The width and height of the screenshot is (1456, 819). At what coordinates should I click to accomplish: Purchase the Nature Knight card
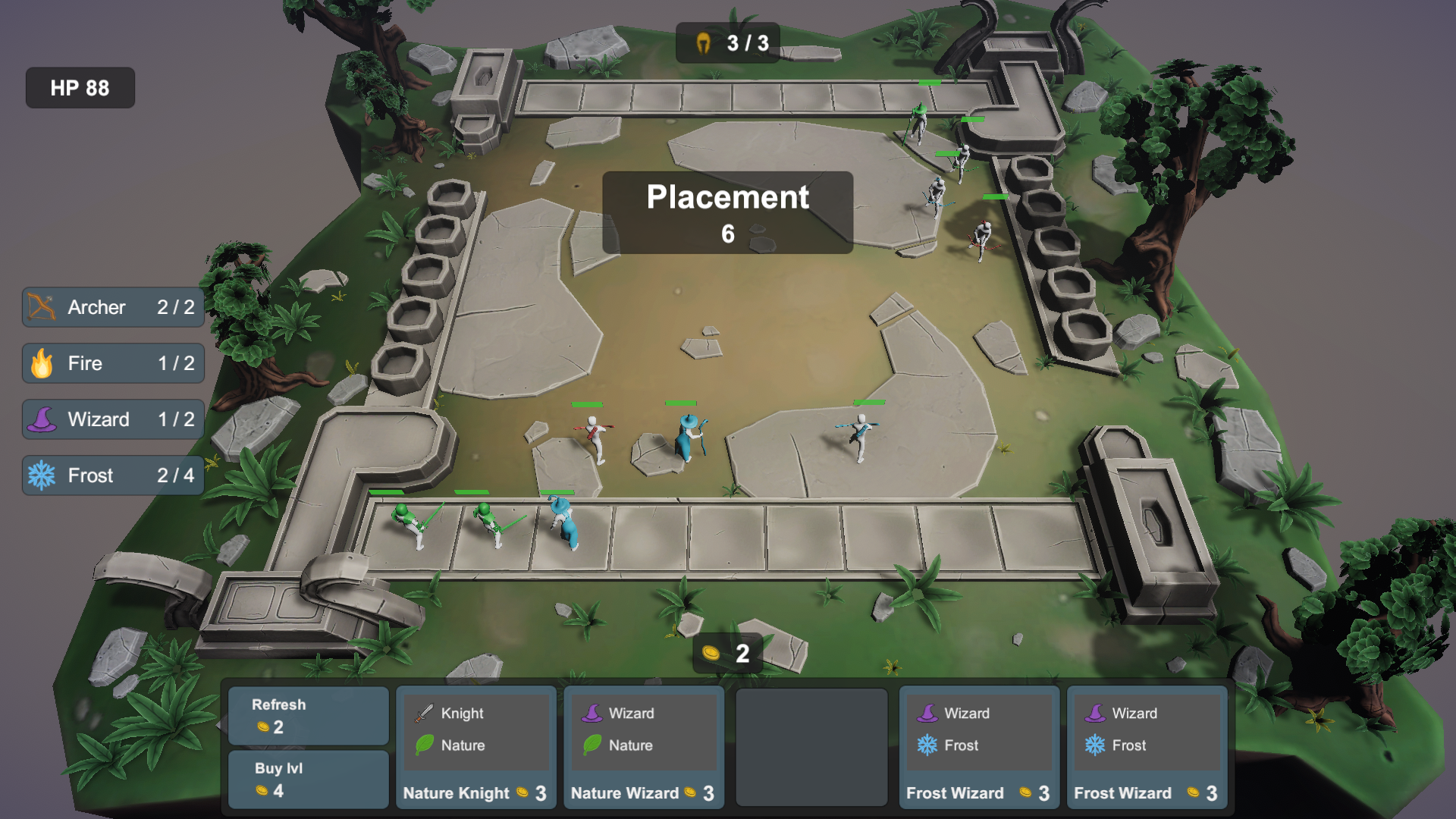click(475, 748)
